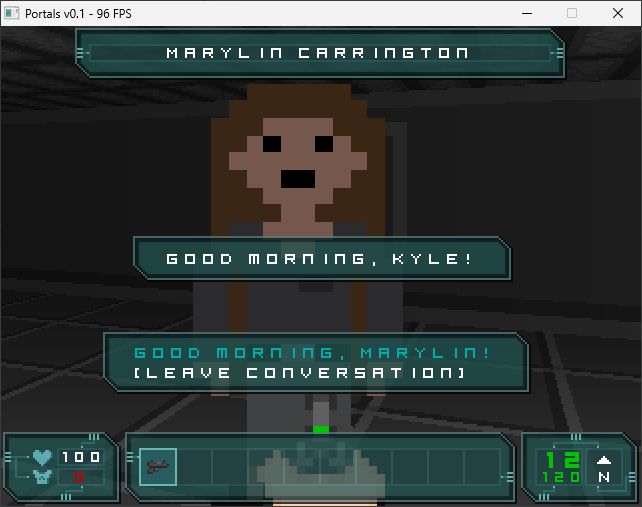642x507 pixels.
Task: Select the Leave Conversation option
Action: pyautogui.click(x=300, y=373)
